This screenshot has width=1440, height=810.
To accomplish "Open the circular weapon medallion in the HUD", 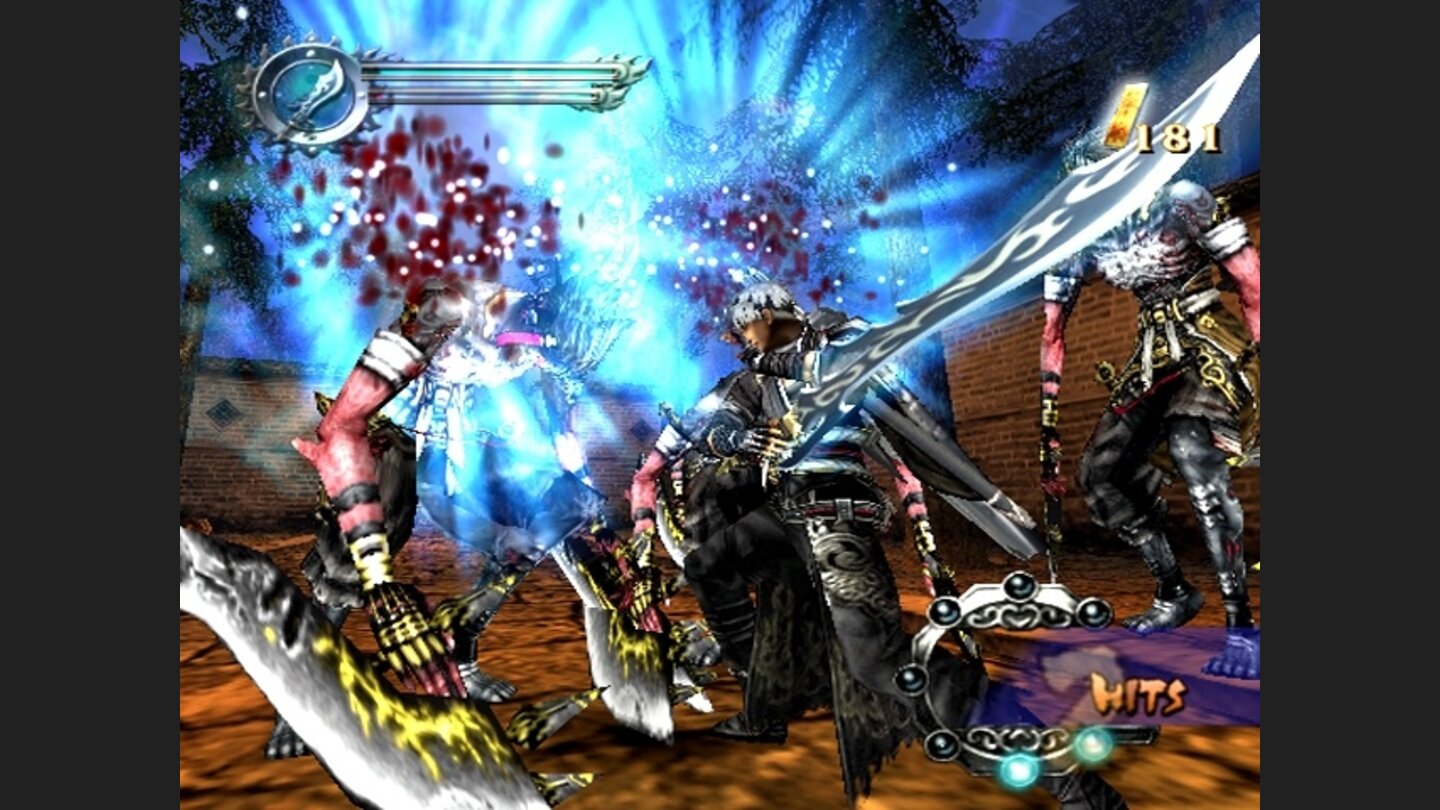I will [x=313, y=88].
